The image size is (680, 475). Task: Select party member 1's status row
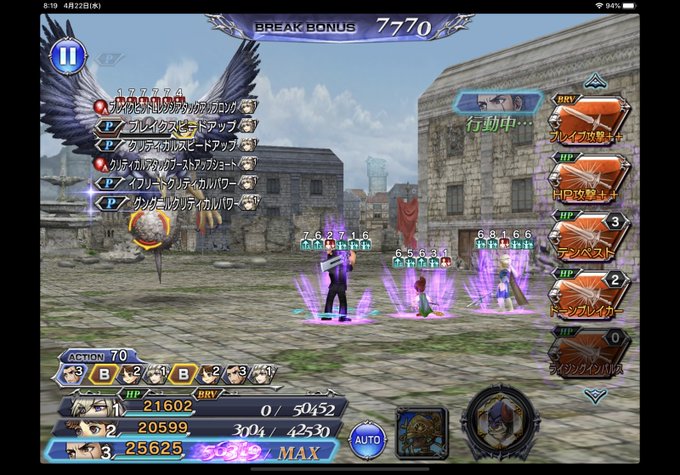[200, 407]
